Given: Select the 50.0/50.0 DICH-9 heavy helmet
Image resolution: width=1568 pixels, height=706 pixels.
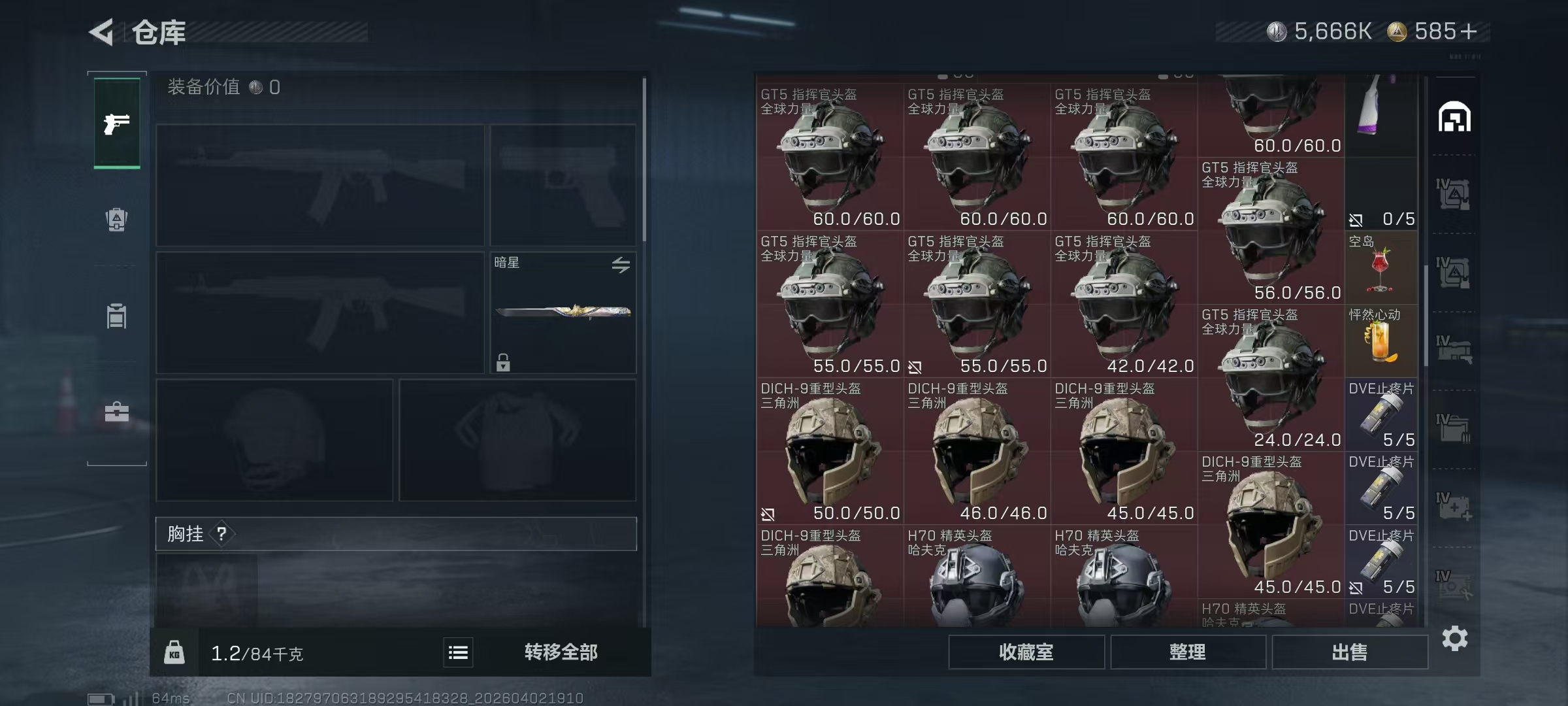Looking at the screenshot, I should 830,451.
